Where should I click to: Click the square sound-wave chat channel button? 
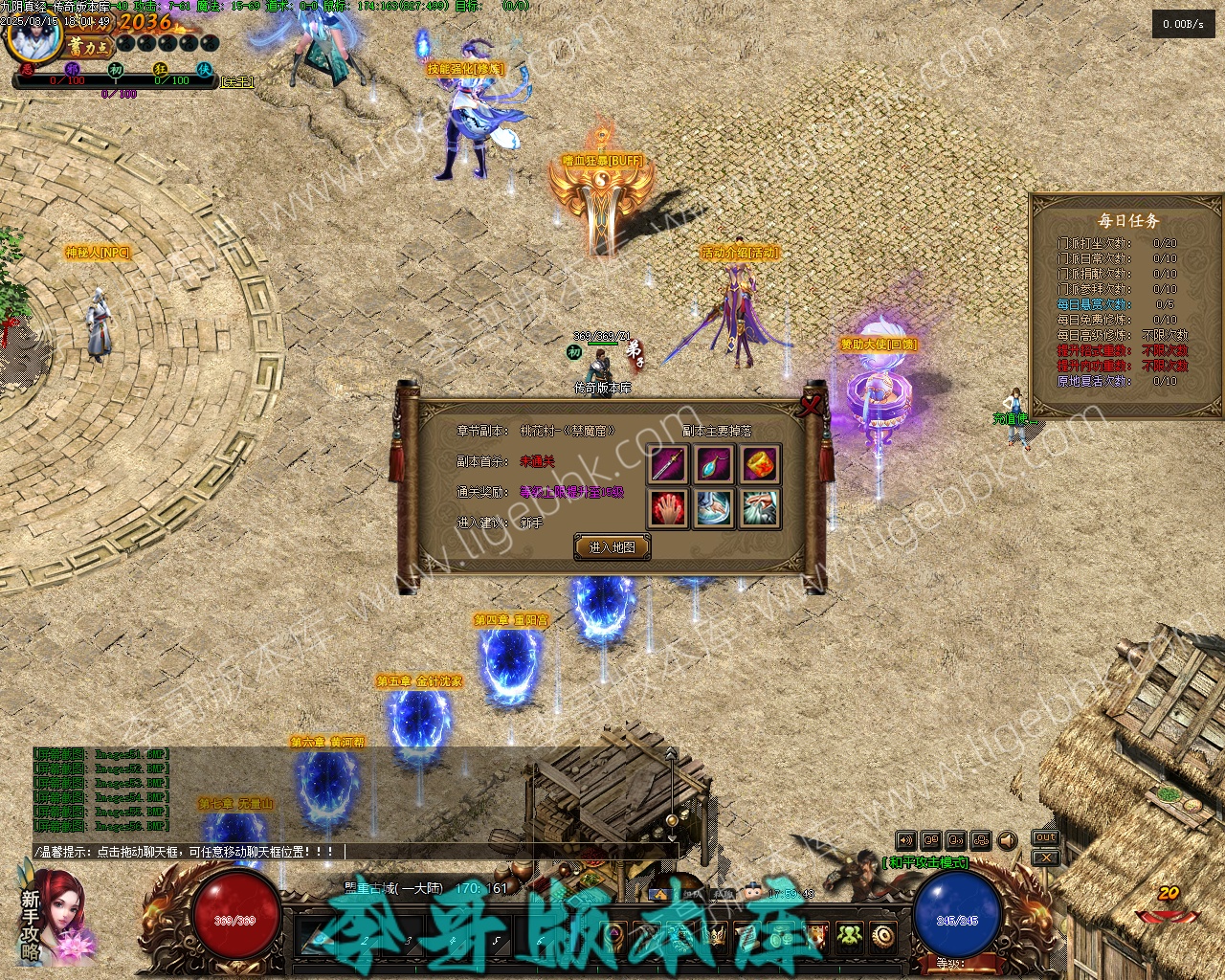click(905, 840)
